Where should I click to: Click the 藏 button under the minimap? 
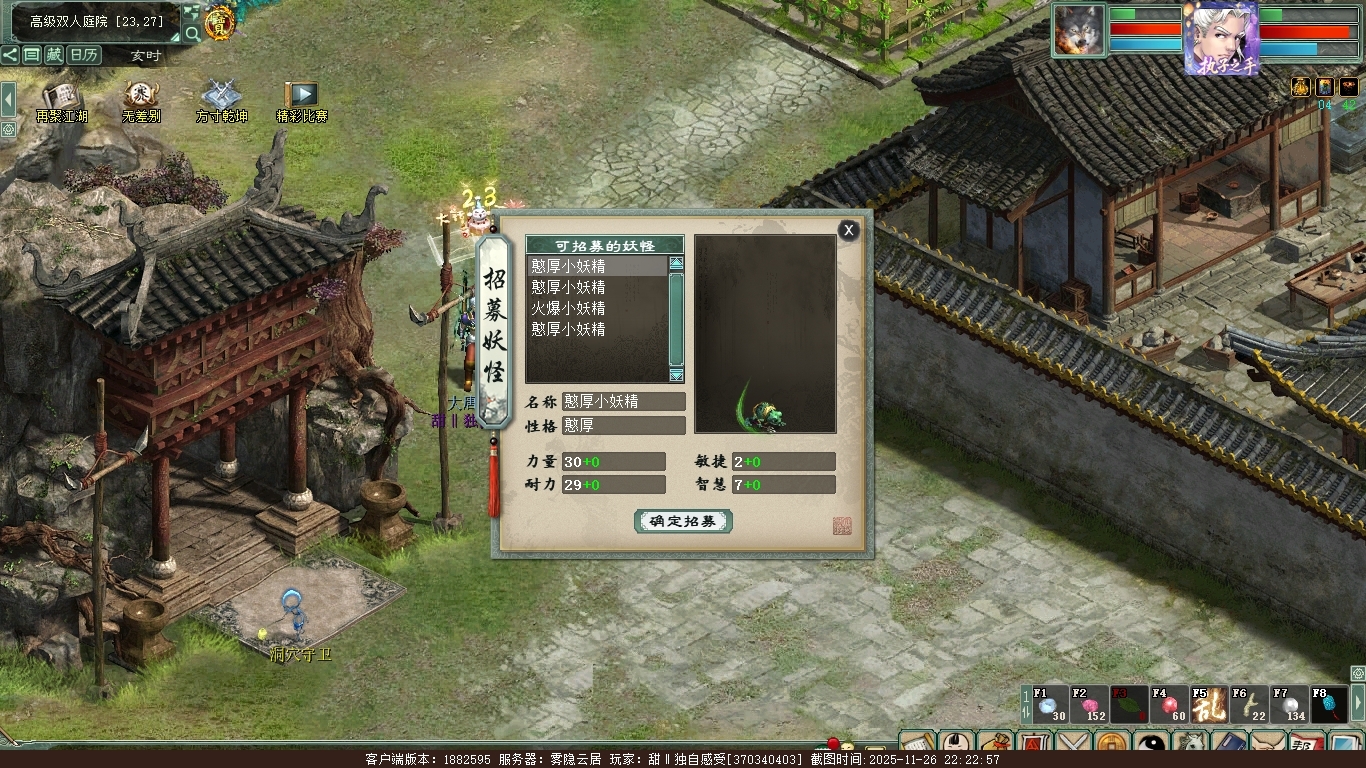tap(54, 55)
